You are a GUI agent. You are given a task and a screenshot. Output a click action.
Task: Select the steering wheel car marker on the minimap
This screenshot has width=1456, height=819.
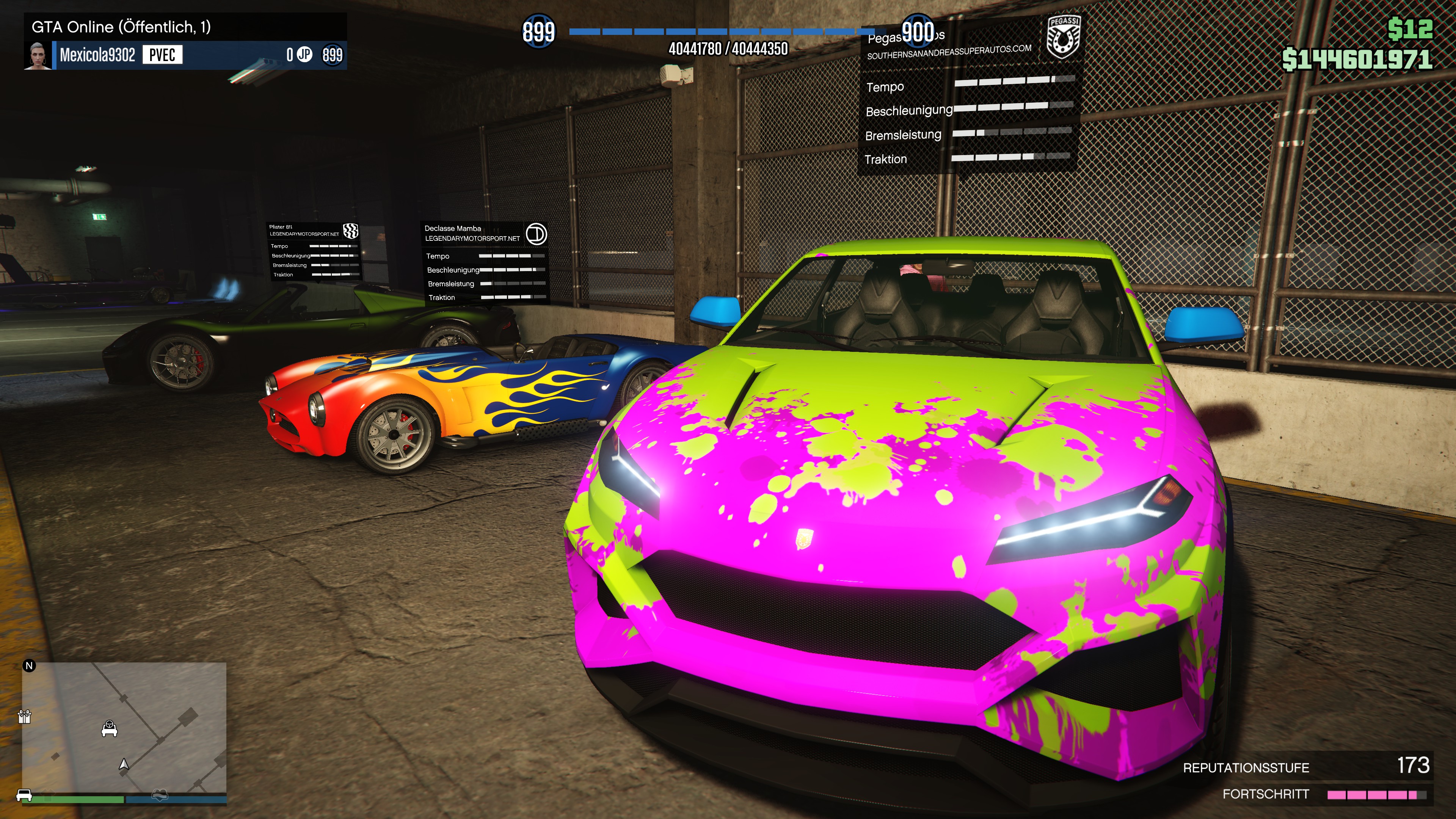pyautogui.click(x=109, y=728)
